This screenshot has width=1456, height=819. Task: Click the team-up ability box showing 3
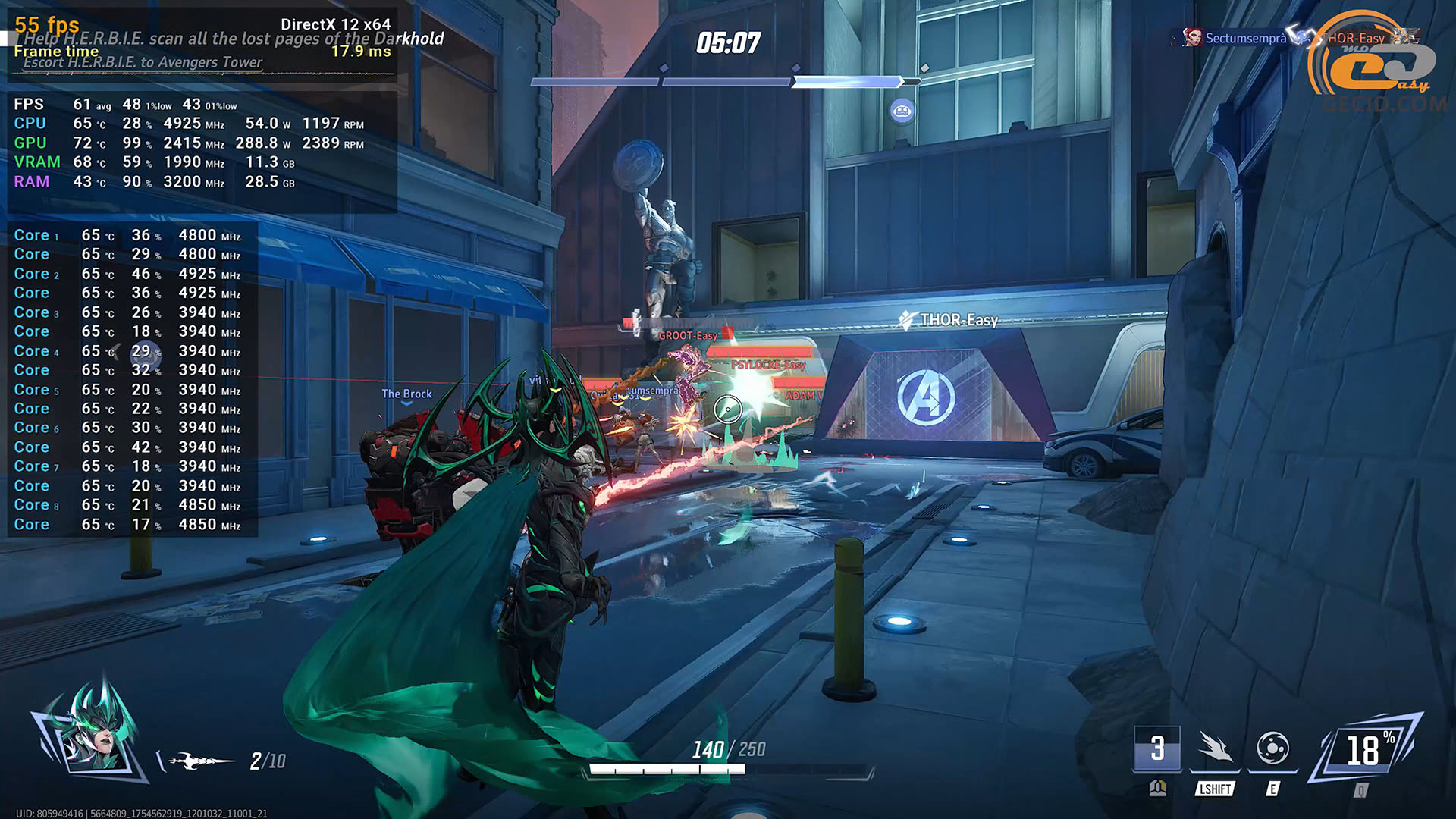point(1157,749)
